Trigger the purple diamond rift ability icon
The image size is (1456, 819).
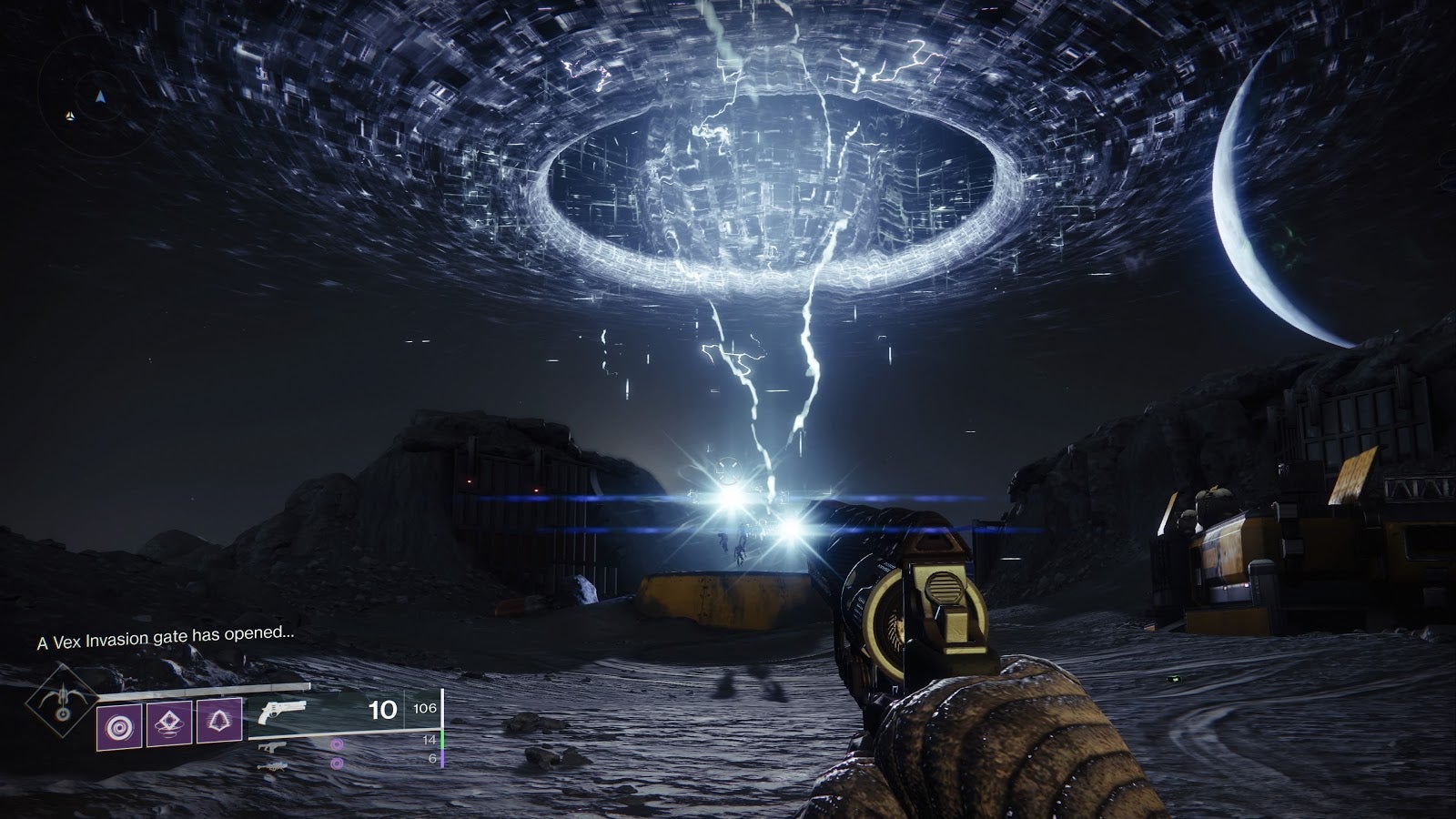pos(169,724)
